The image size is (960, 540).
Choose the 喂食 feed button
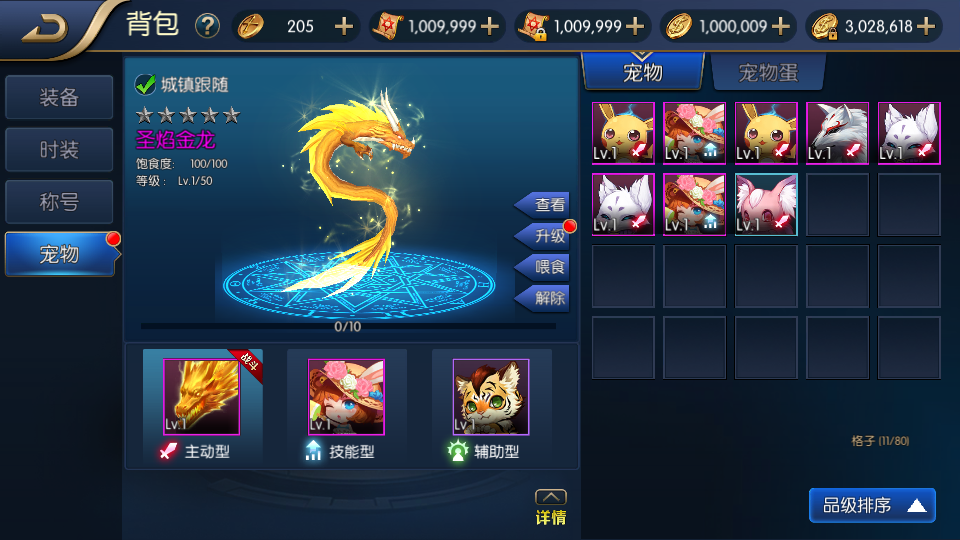click(x=545, y=267)
